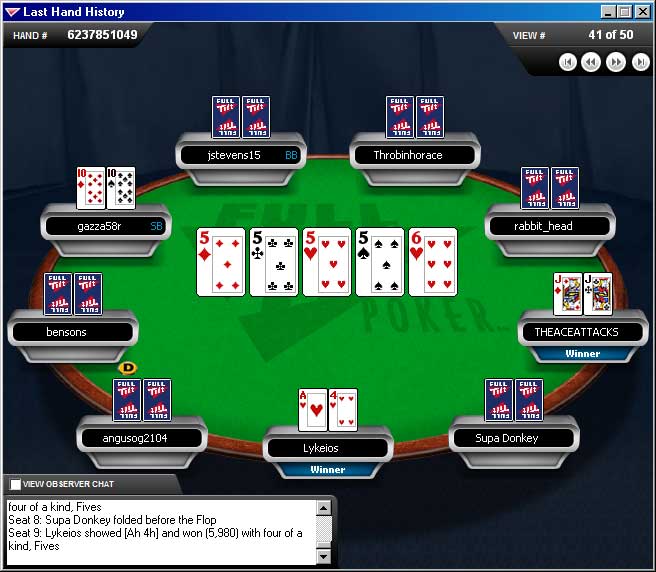The image size is (656, 572).
Task: Select the Supa Donkey player name plate
Action: (x=508, y=438)
